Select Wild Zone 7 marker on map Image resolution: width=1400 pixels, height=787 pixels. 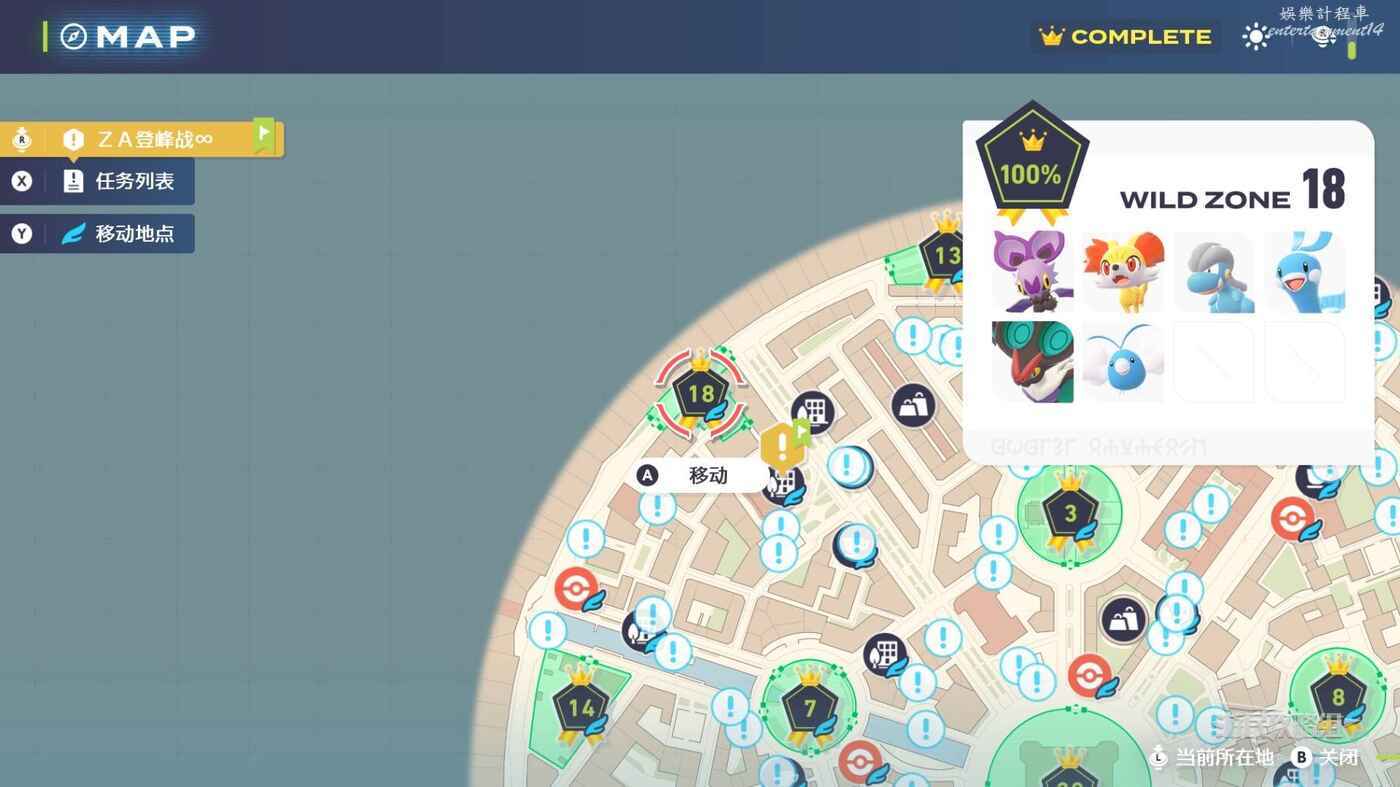click(810, 708)
